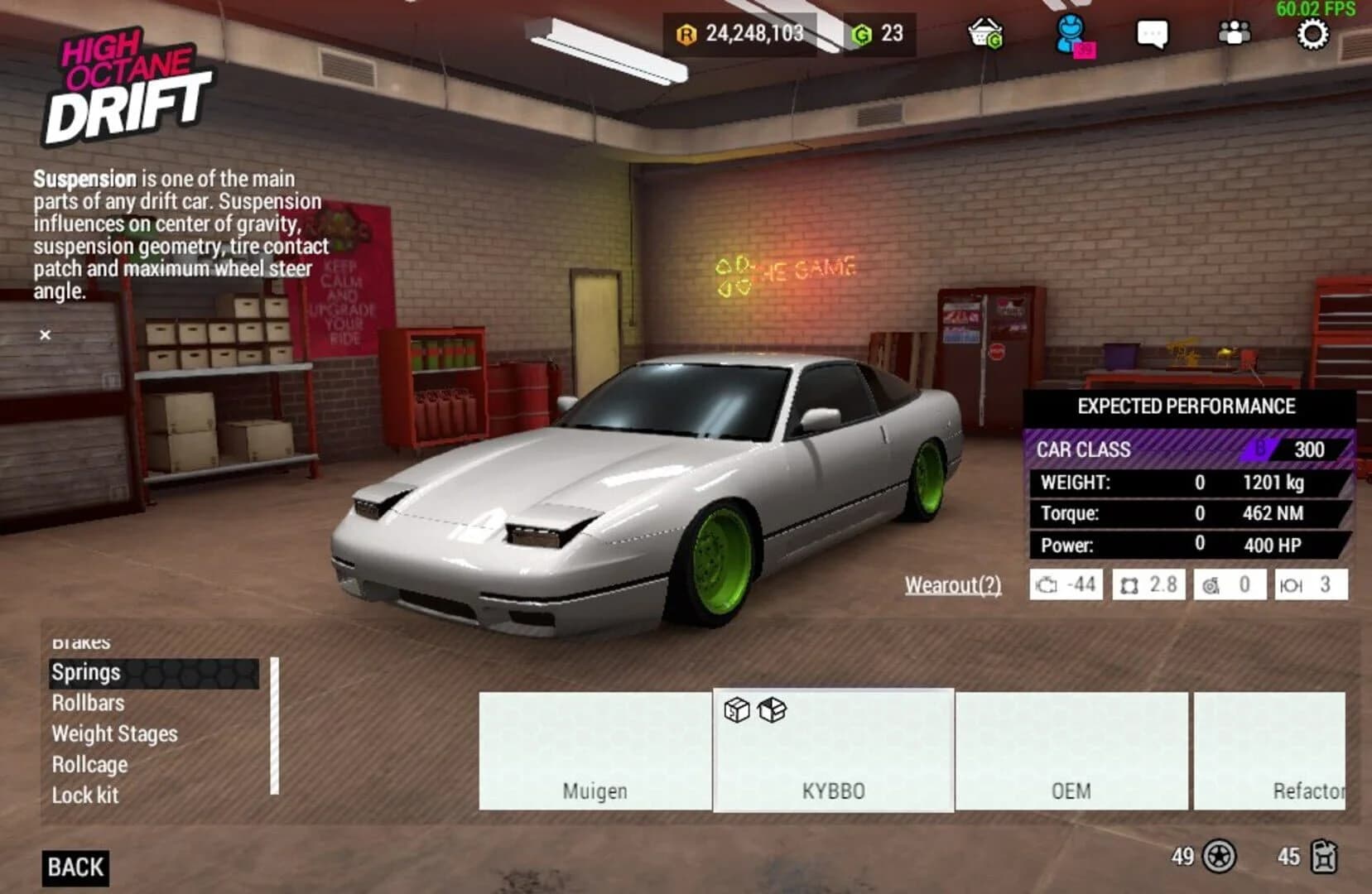Dismiss the Suspension tutorial with the × button
1372x894 pixels.
tap(46, 334)
